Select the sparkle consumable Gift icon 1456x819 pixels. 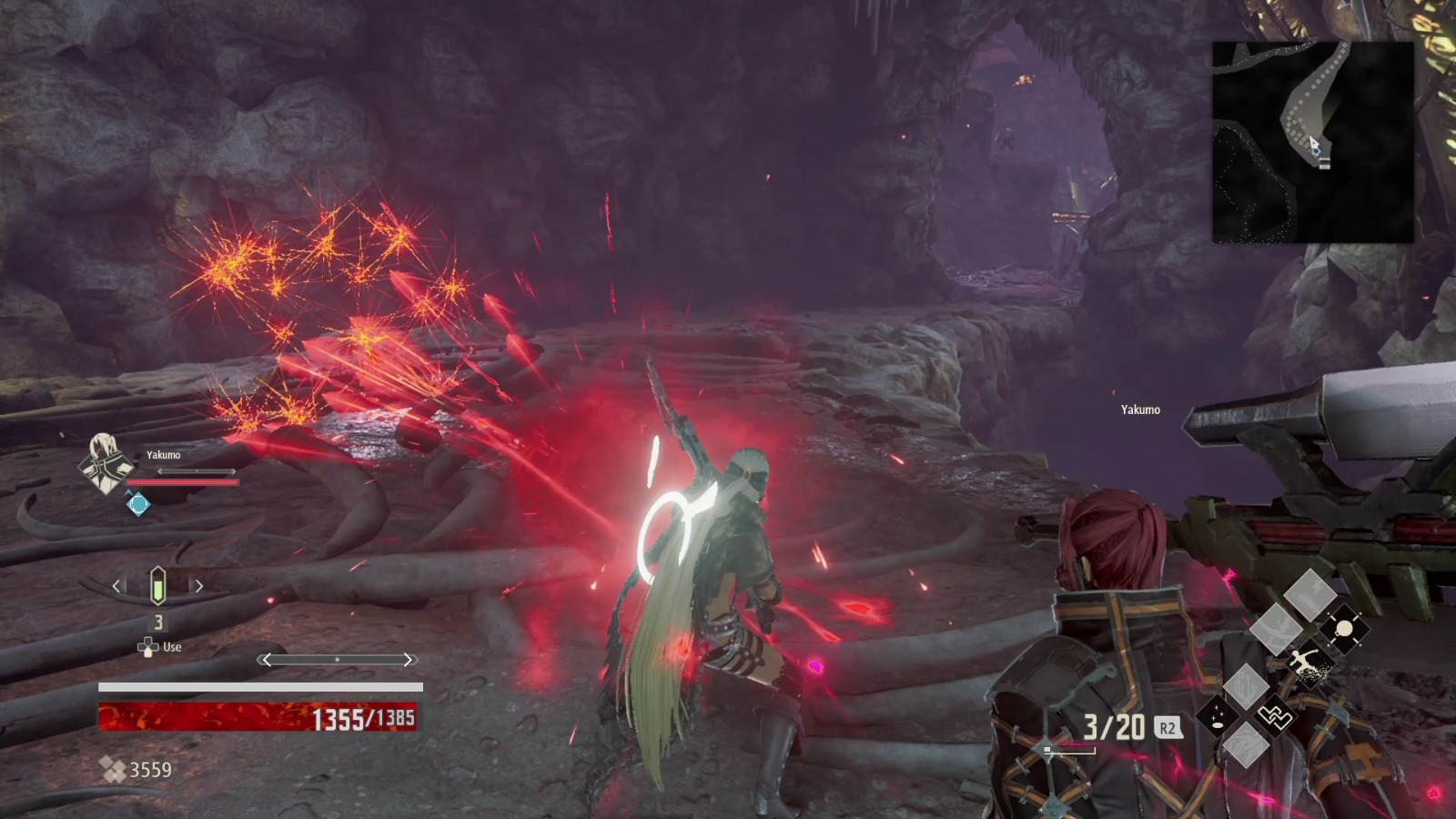[1216, 716]
